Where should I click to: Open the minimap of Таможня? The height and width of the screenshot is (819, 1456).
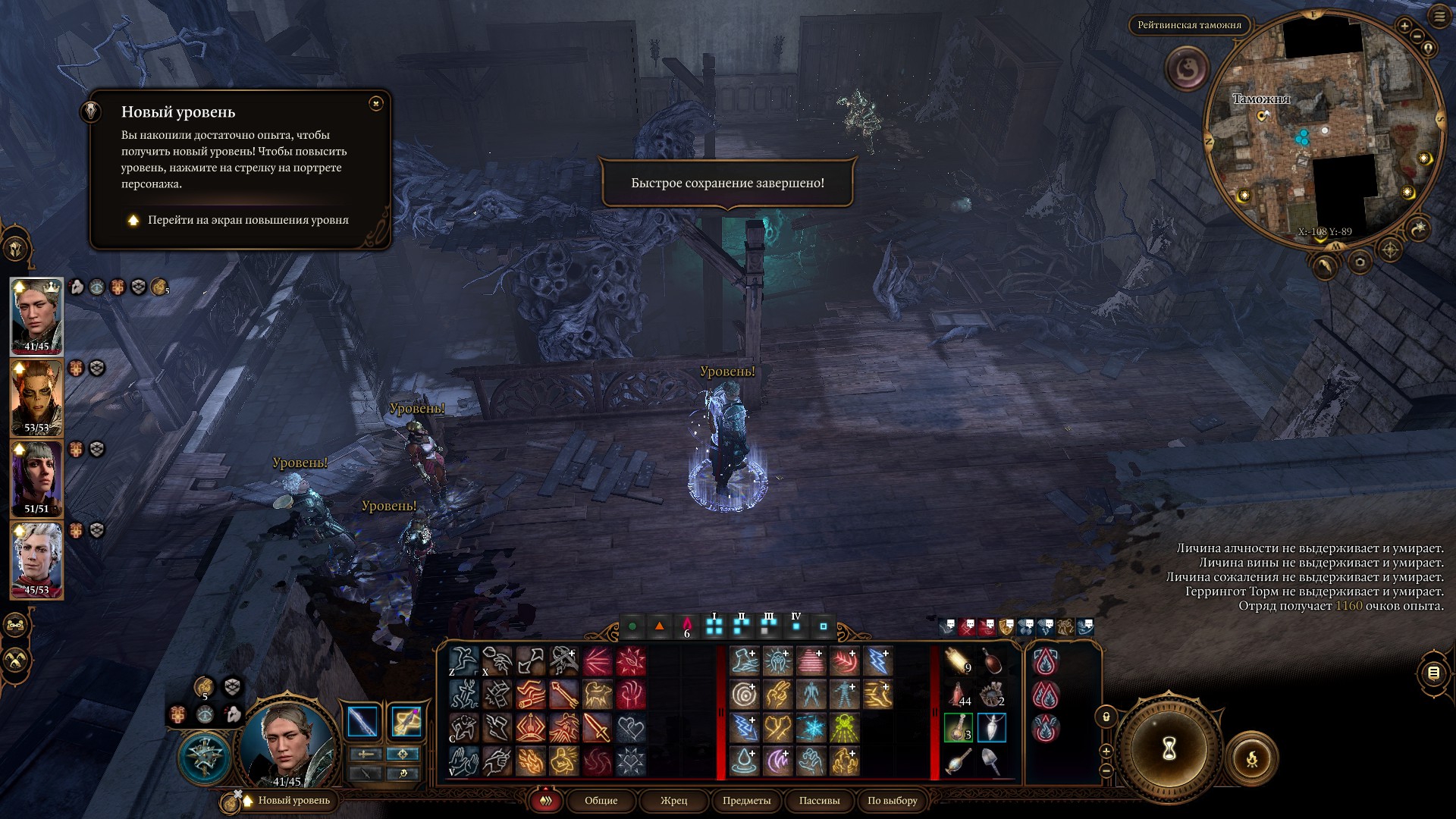click(x=1323, y=129)
